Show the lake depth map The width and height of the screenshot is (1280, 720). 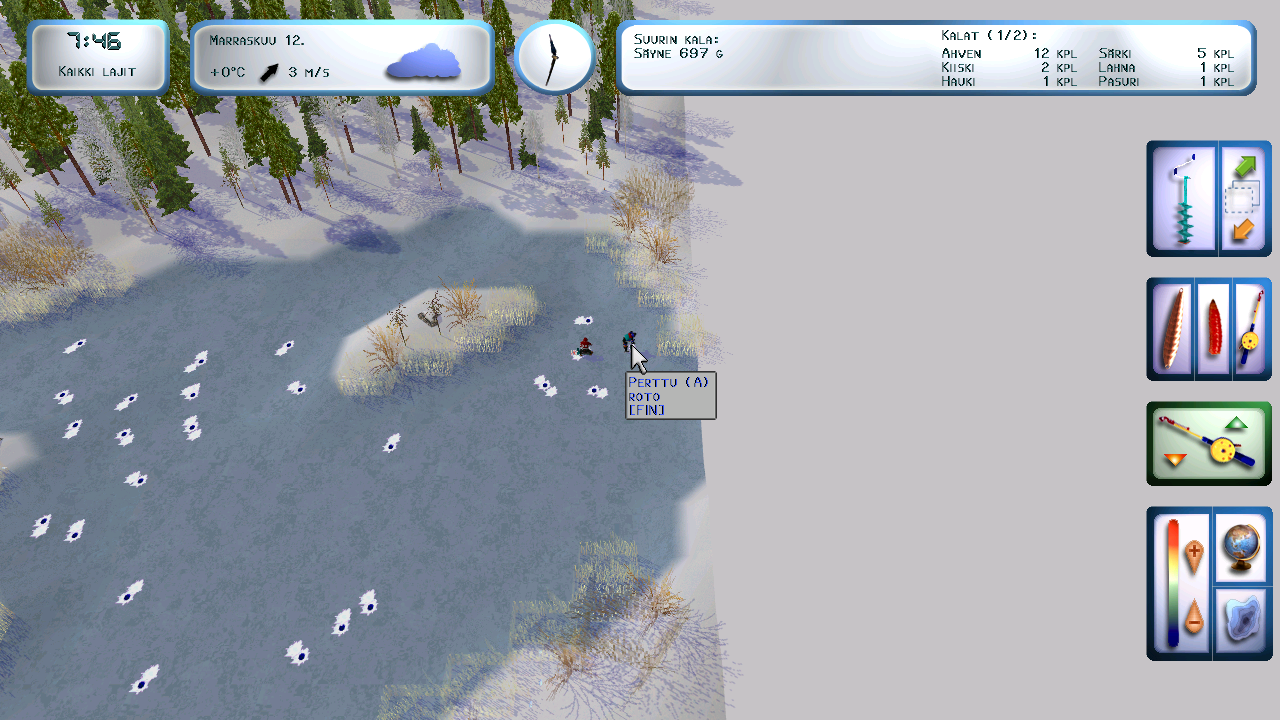click(1241, 622)
